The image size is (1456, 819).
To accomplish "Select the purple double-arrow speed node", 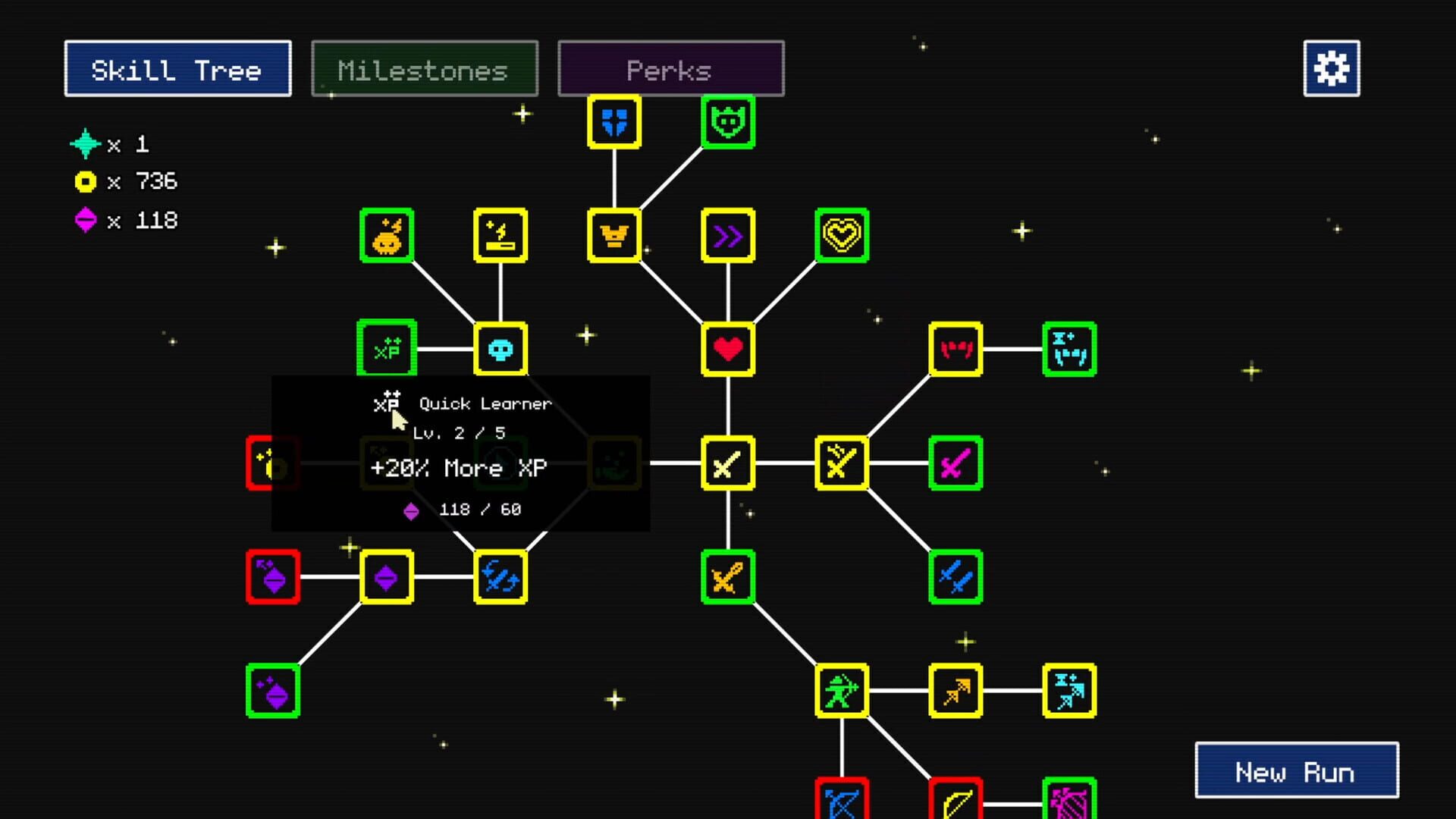I will [x=727, y=236].
